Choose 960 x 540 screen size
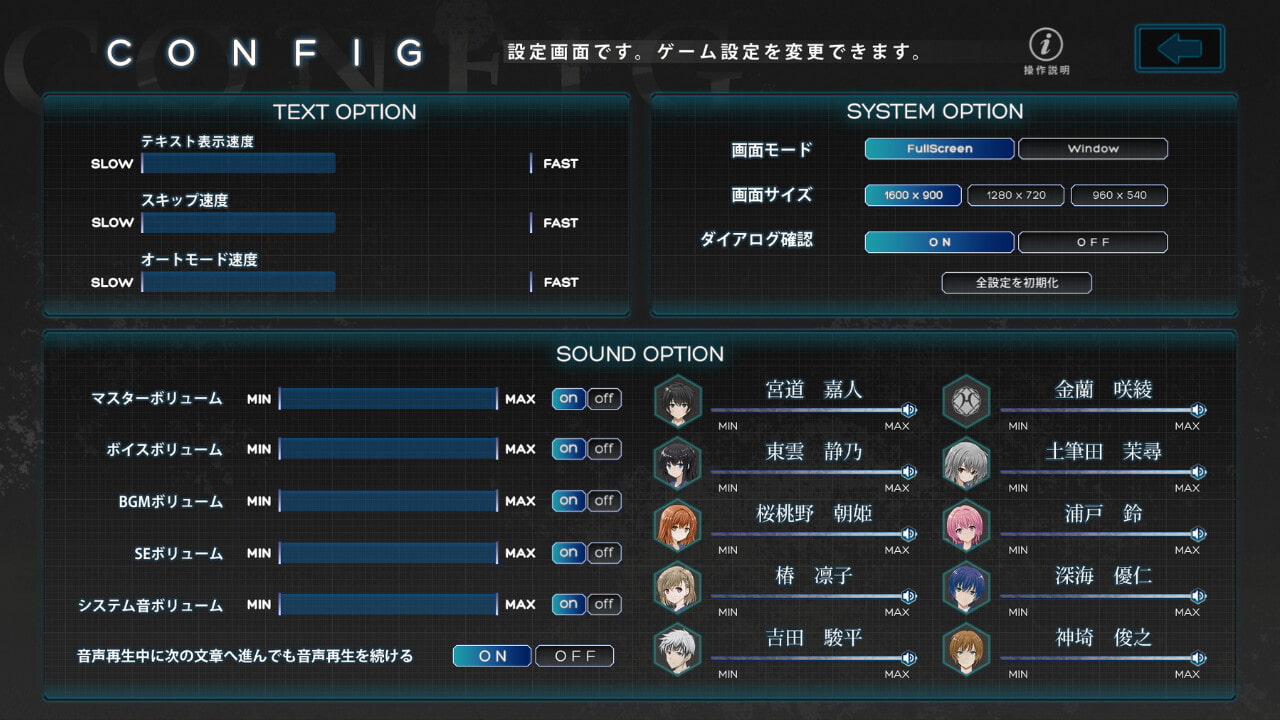Viewport: 1280px width, 720px height. click(1119, 196)
